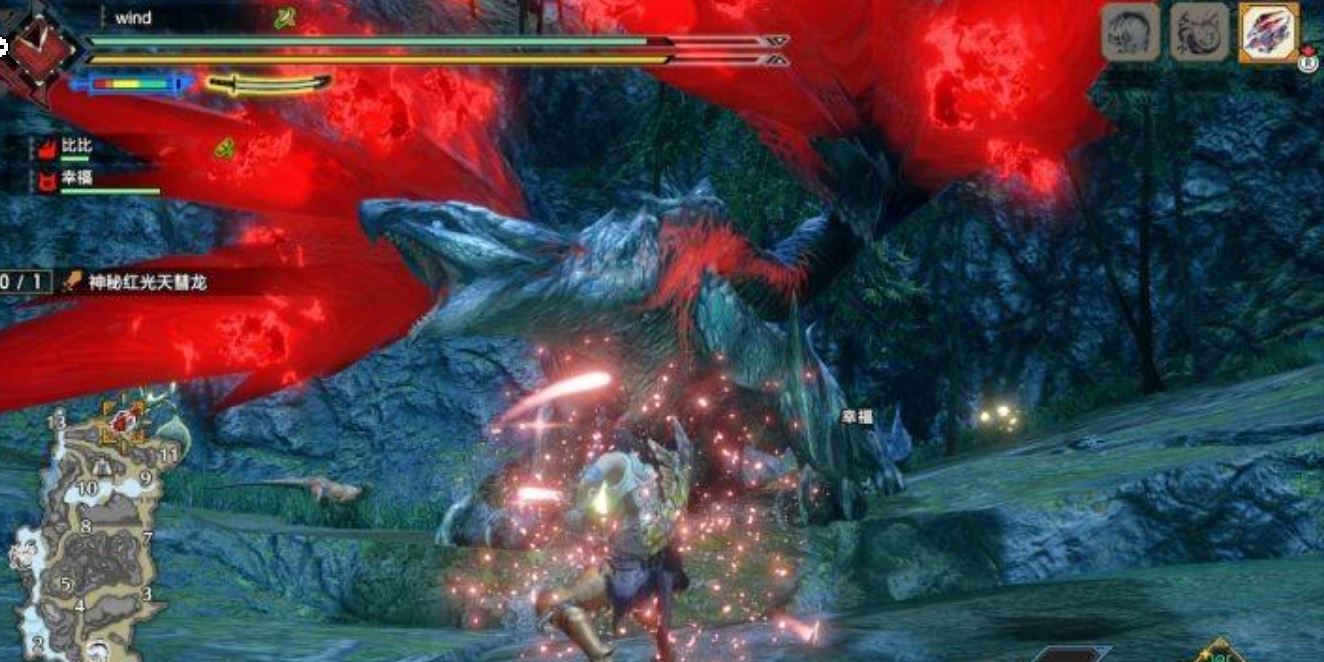
Task: Select the highlighted target monster icon
Action: click(x=1269, y=34)
